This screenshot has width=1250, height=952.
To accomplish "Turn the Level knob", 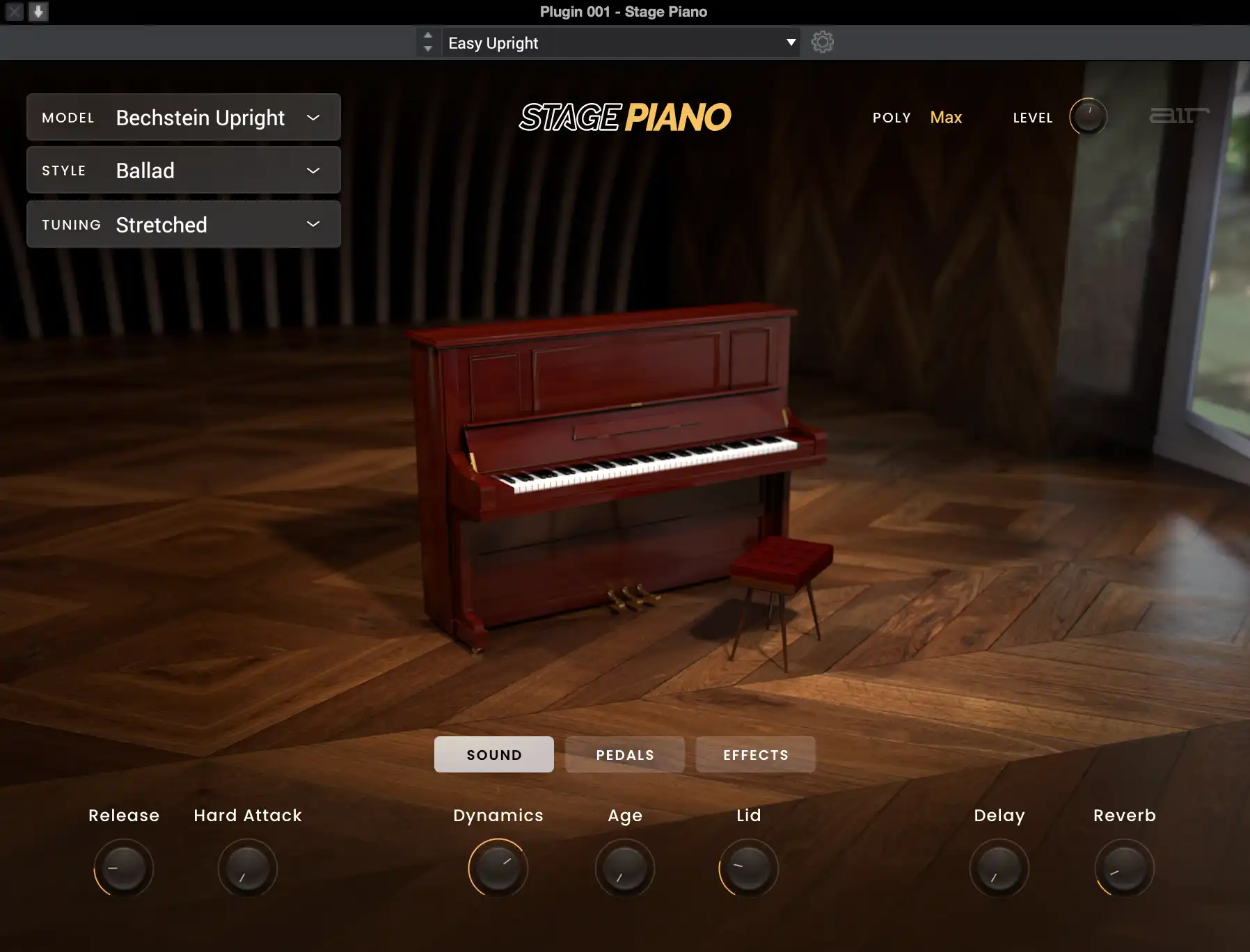I will tap(1086, 117).
